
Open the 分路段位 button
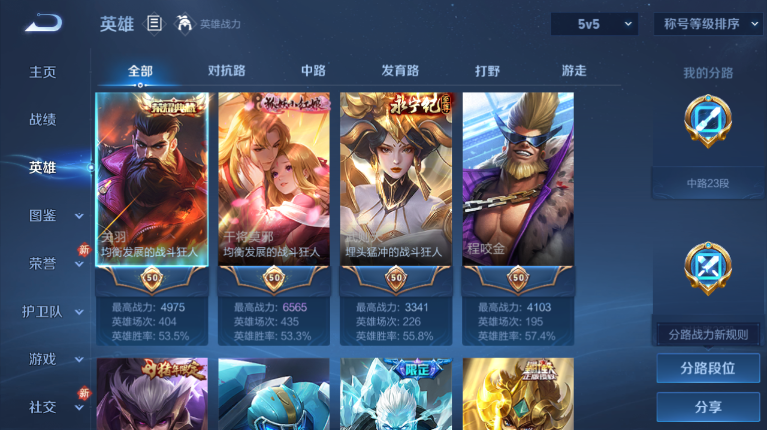tap(707, 368)
